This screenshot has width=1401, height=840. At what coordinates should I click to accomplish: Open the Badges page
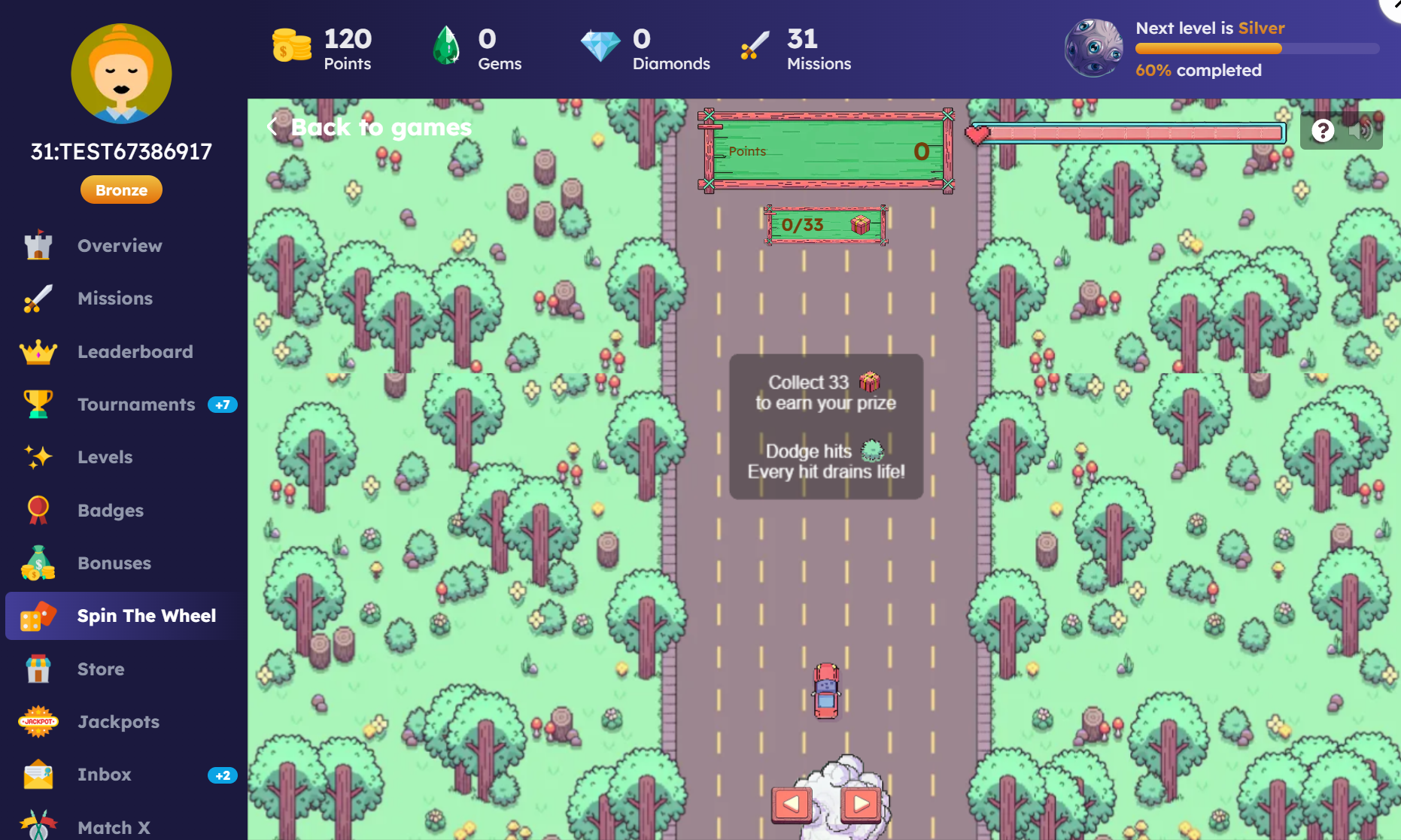click(x=110, y=511)
